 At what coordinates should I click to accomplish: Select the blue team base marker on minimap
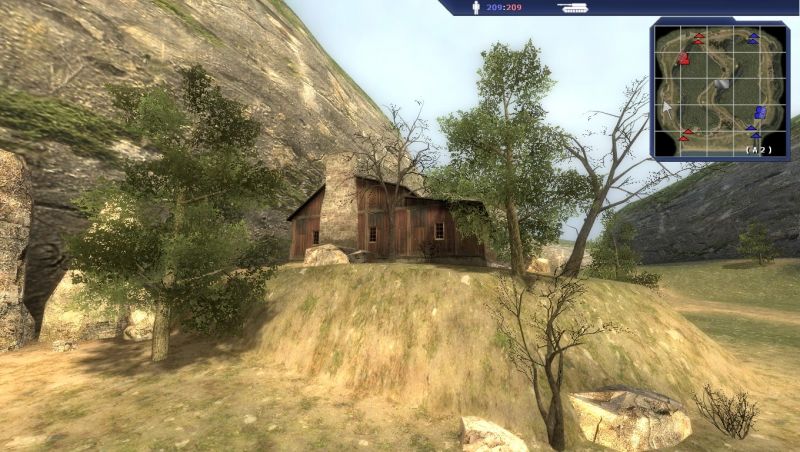coord(761,112)
